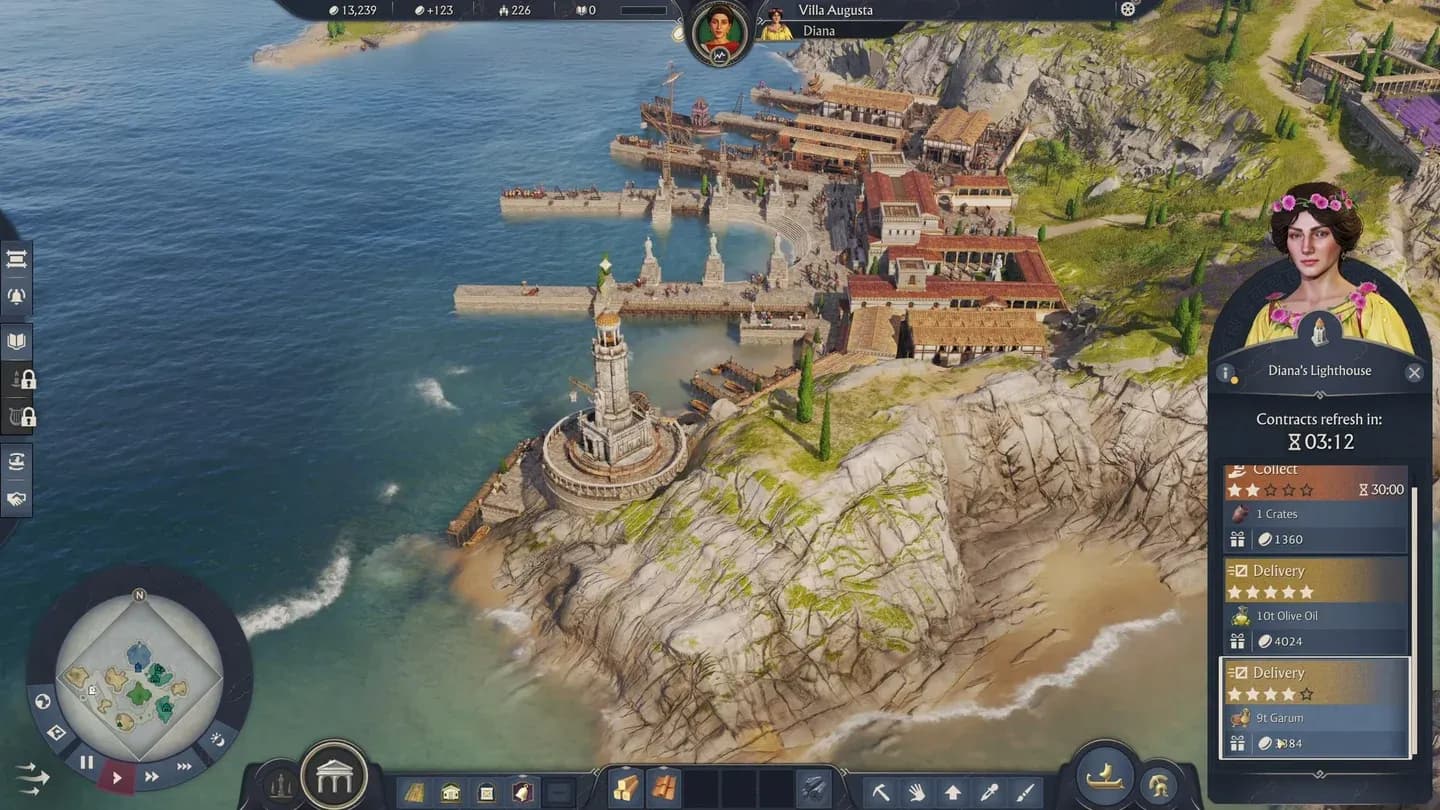Viewport: 1440px width, 810px height.
Task: Select the upgrade arrow tool
Action: 953,793
